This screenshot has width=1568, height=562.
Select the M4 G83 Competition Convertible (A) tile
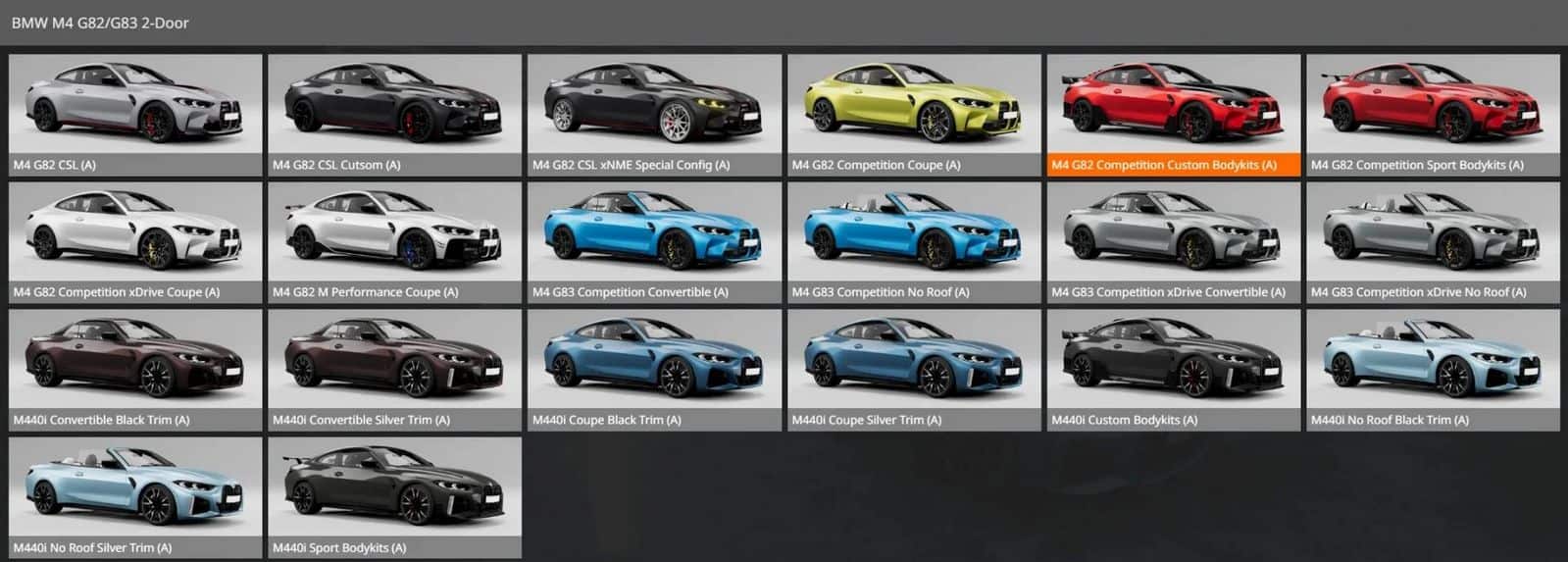(654, 241)
